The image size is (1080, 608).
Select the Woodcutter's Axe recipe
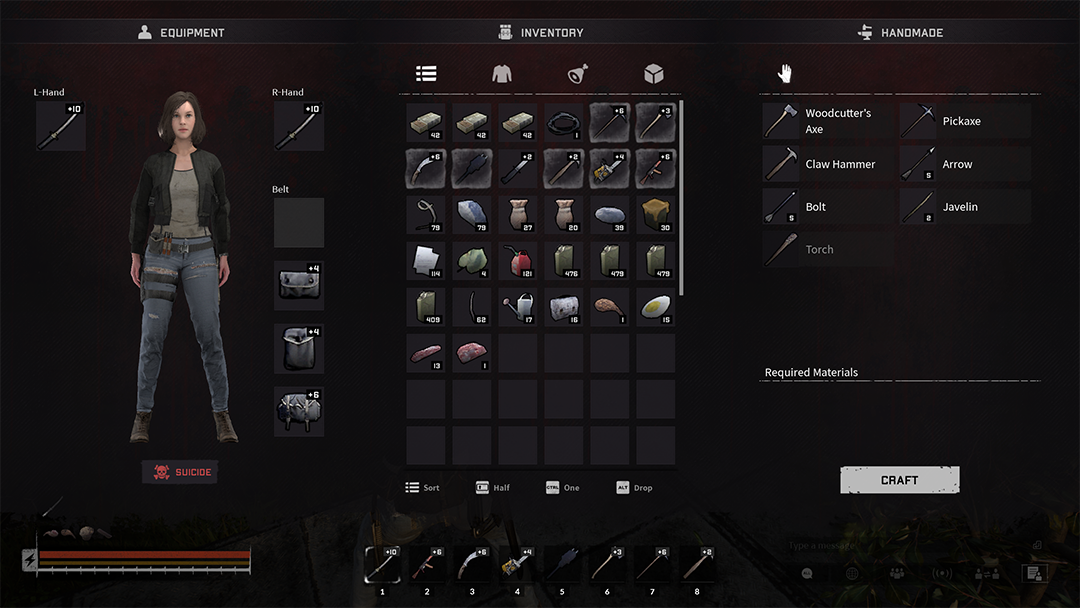pos(827,121)
